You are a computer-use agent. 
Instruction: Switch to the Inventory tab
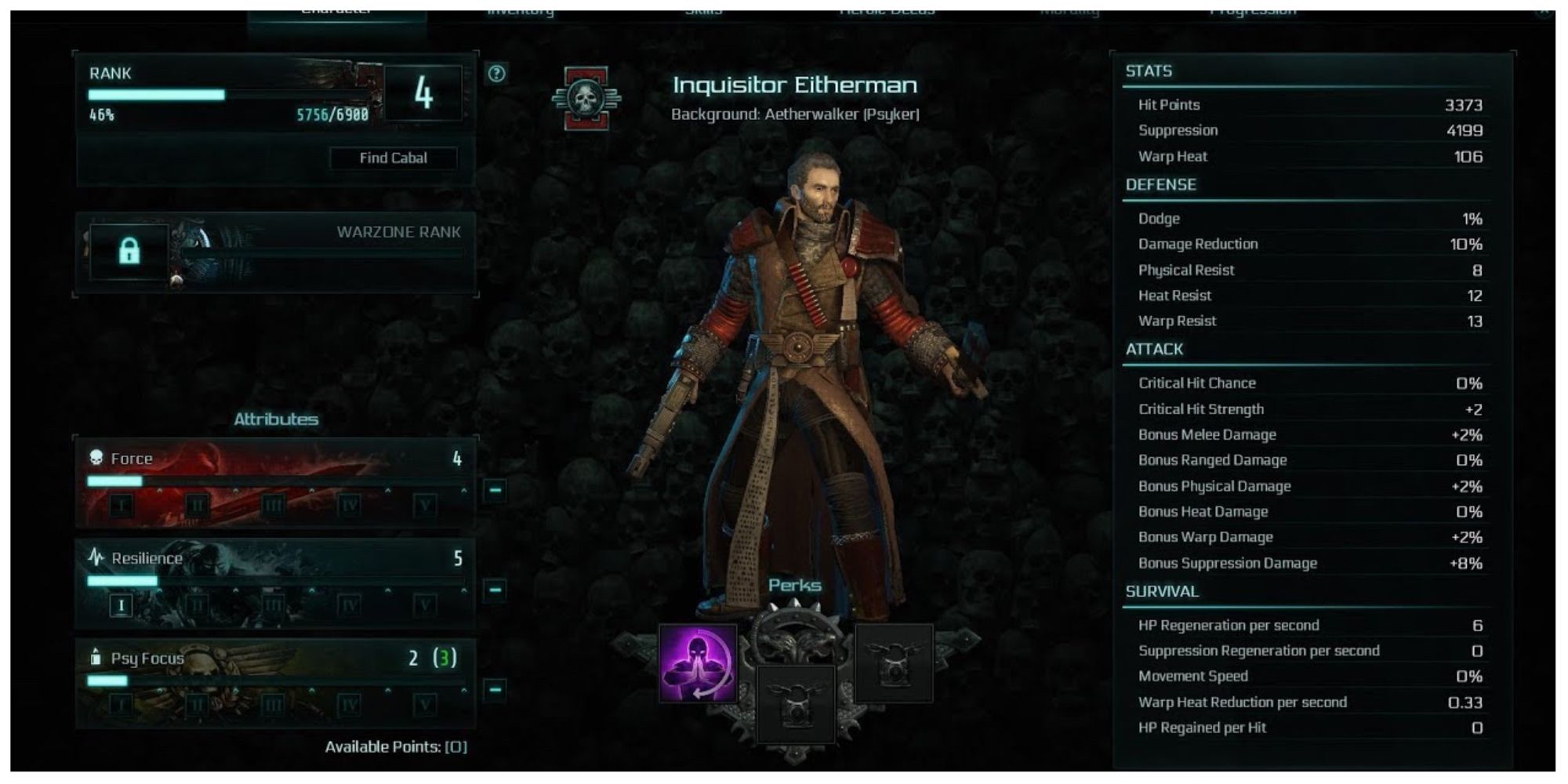pos(521,8)
